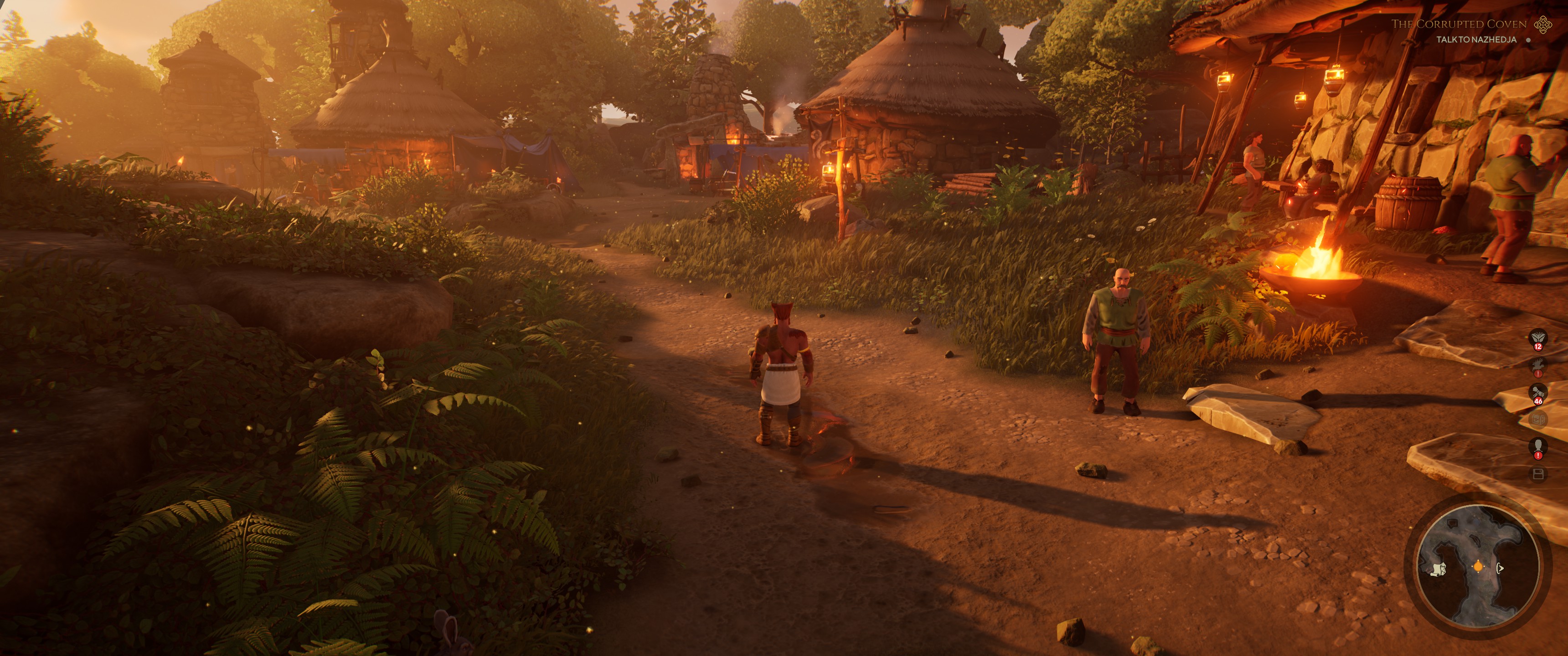Click the floppy disk save icon
Screen dimensions: 1568x656
(x=1538, y=475)
